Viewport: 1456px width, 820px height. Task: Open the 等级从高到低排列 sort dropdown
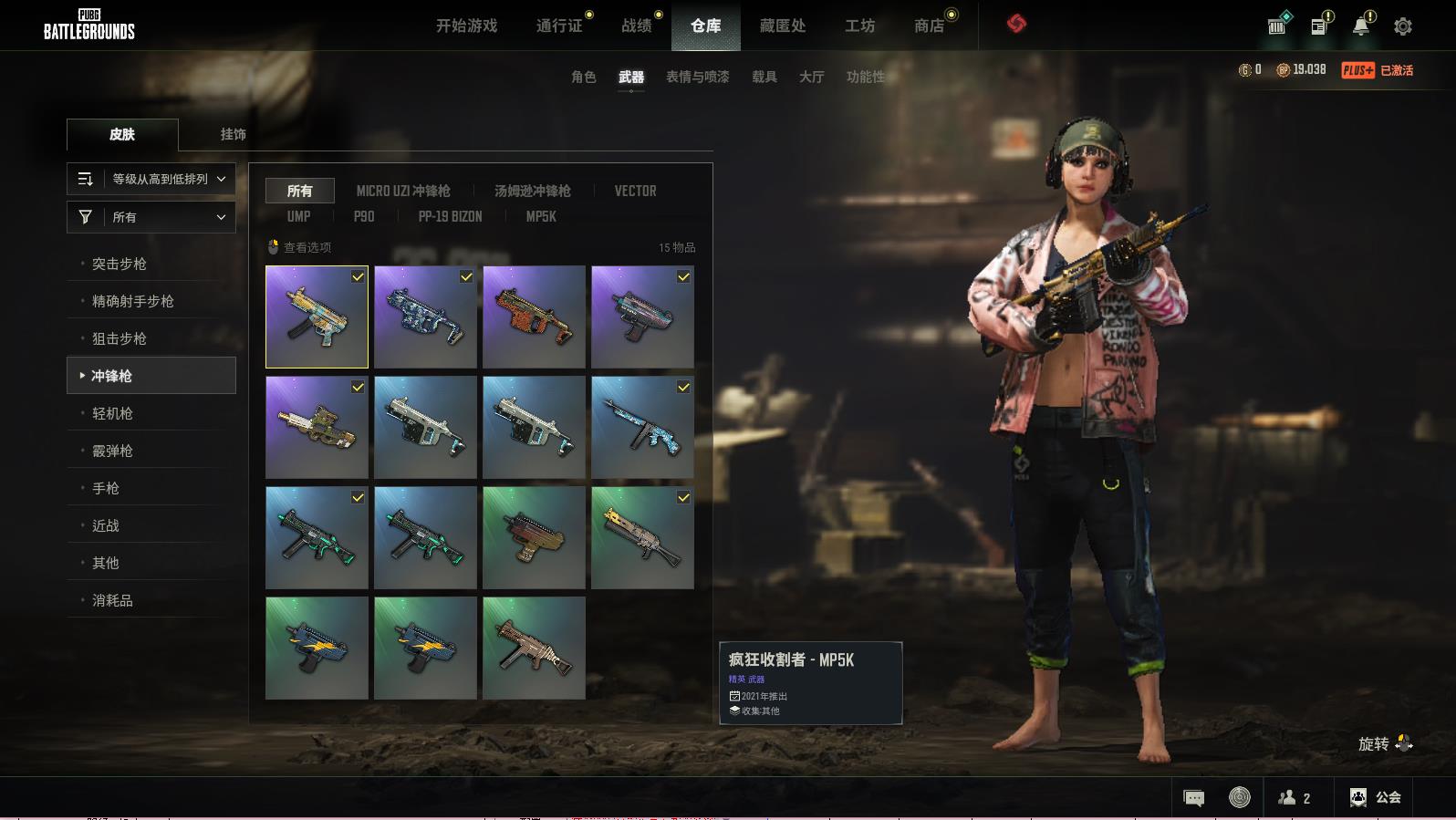(151, 179)
